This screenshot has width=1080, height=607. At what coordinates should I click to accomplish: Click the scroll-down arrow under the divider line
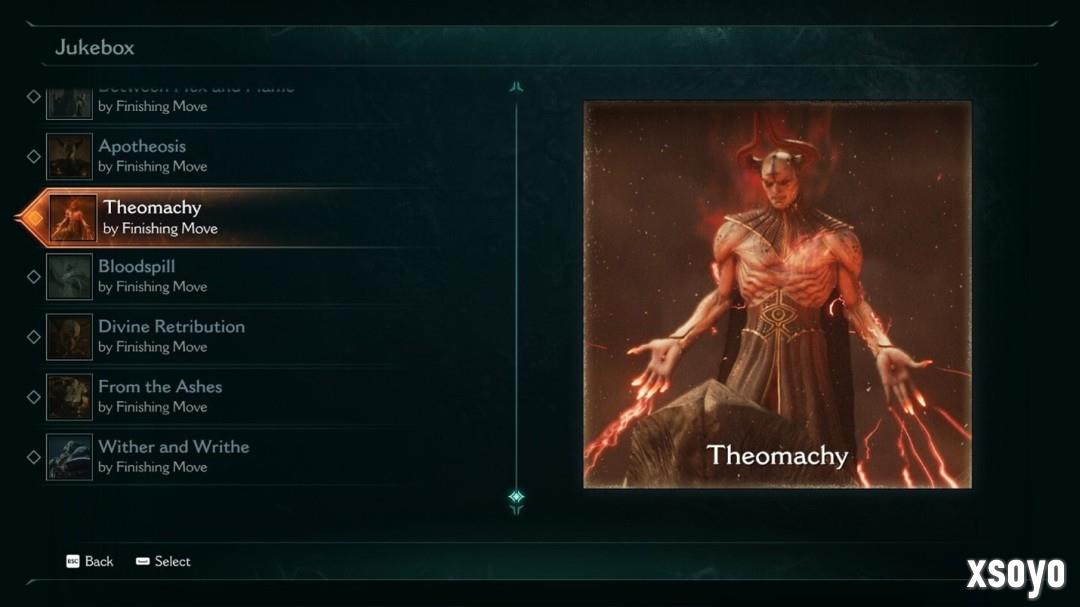[516, 499]
